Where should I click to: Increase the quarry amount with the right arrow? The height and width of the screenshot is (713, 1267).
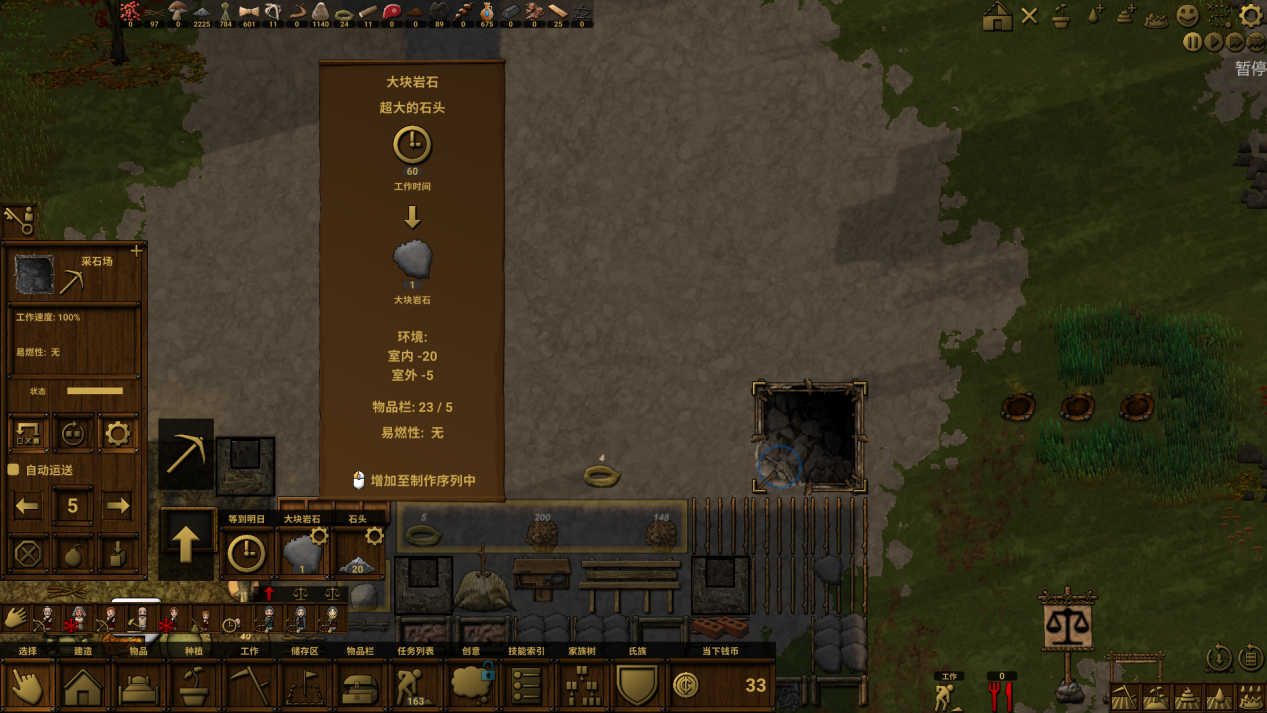118,506
